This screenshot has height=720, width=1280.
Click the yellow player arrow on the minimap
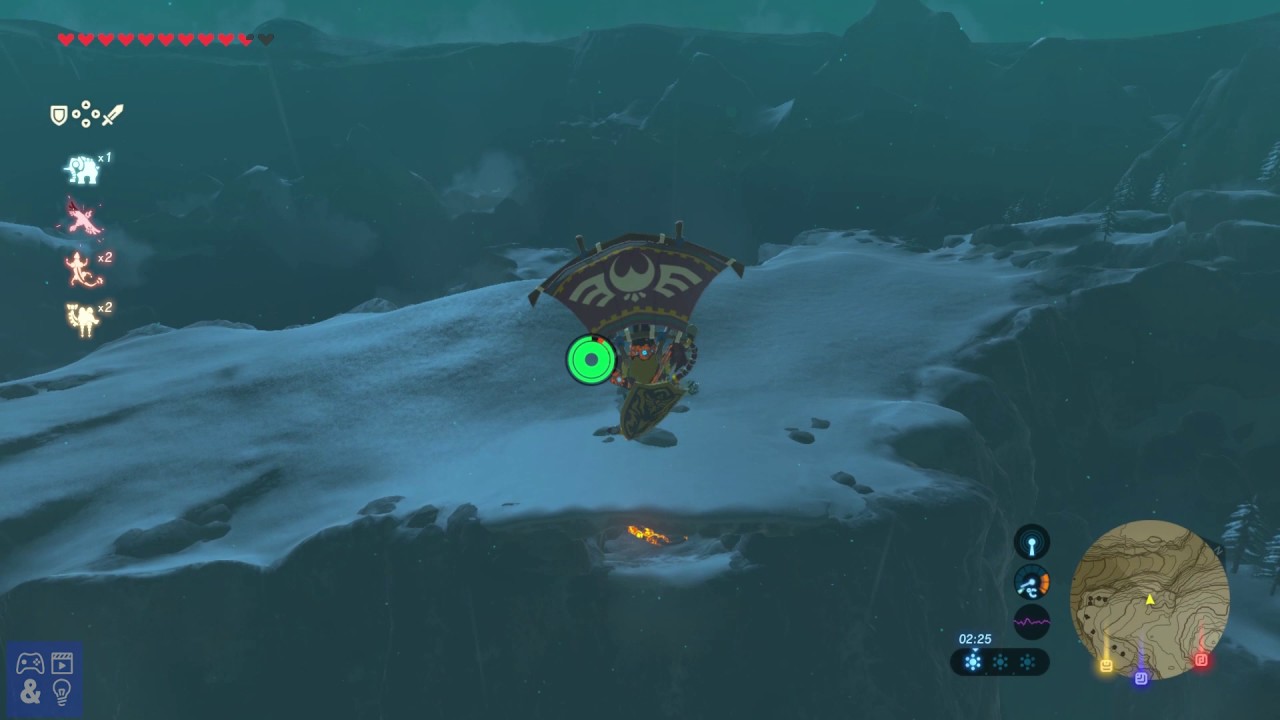pos(1149,600)
